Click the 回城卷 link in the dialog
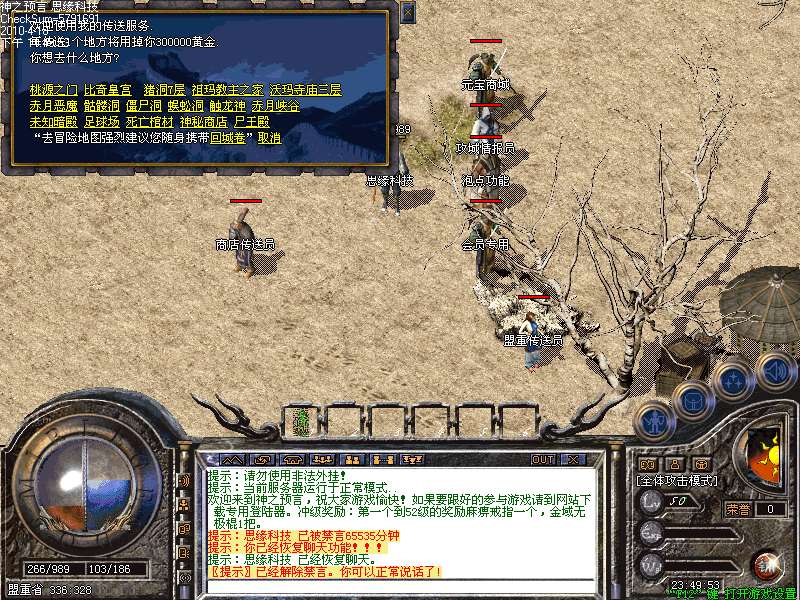800x600 pixels. point(231,138)
